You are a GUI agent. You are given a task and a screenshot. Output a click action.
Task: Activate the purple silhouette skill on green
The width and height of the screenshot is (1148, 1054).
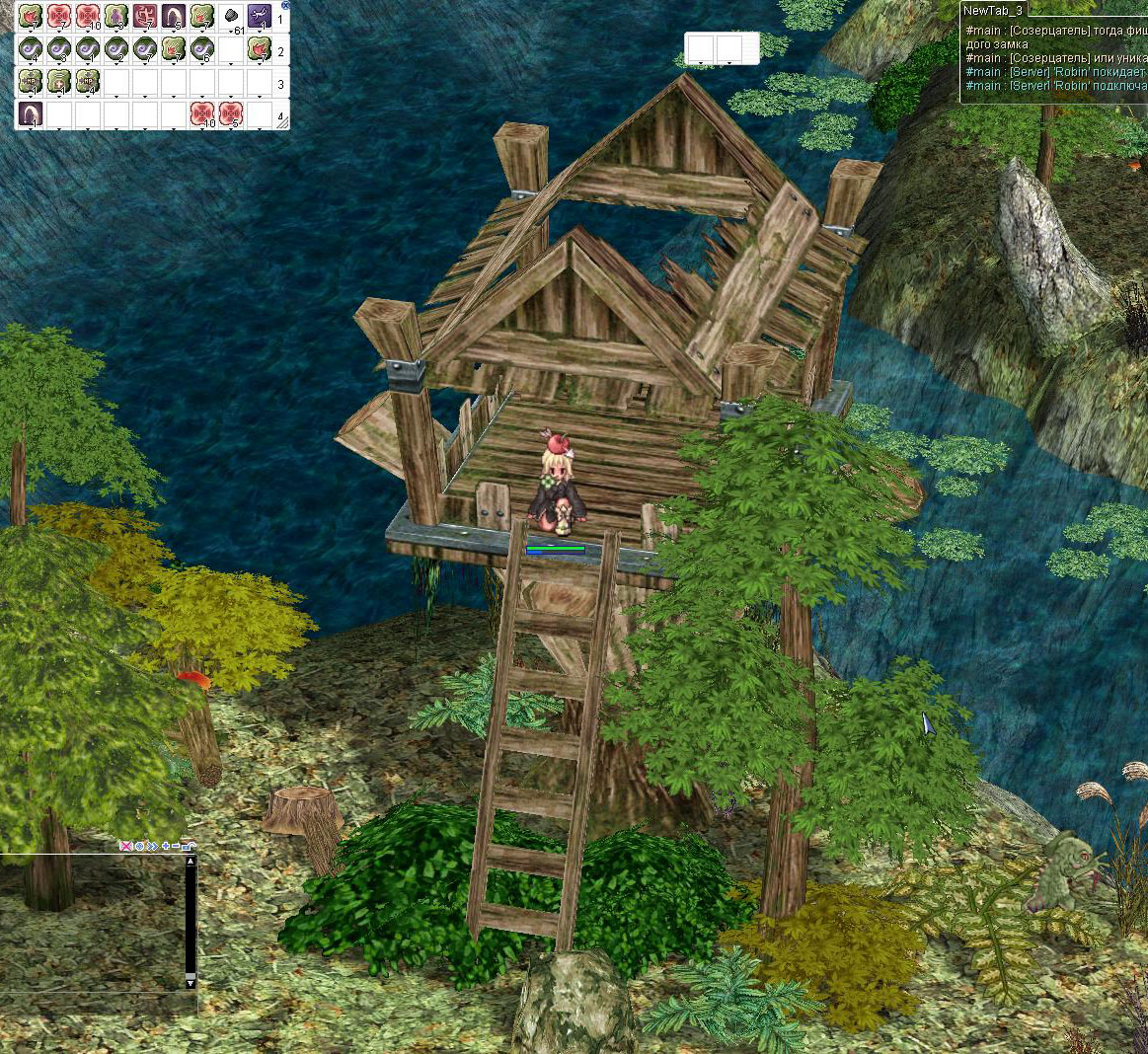(115, 17)
